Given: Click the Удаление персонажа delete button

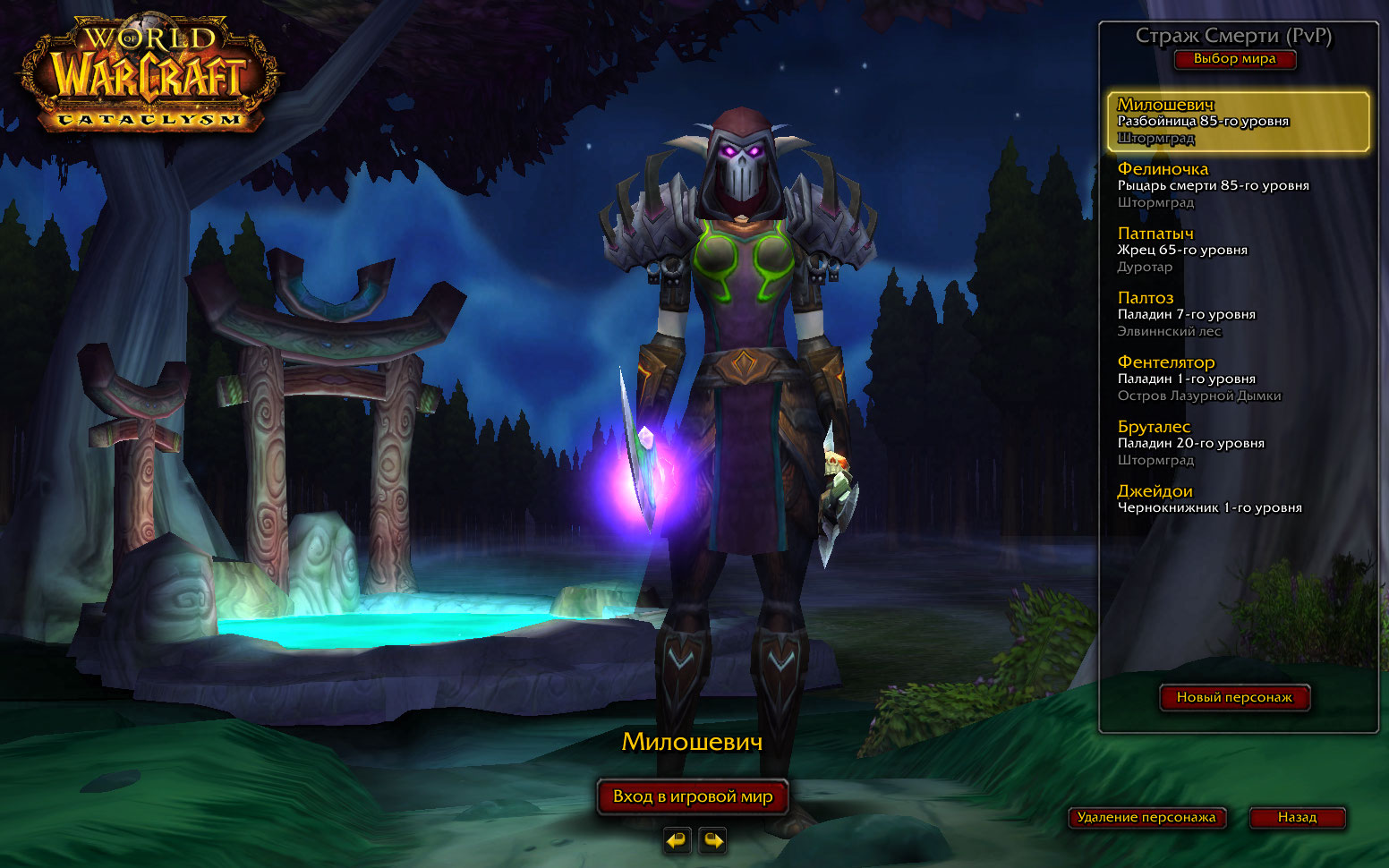Looking at the screenshot, I should pyautogui.click(x=1146, y=817).
